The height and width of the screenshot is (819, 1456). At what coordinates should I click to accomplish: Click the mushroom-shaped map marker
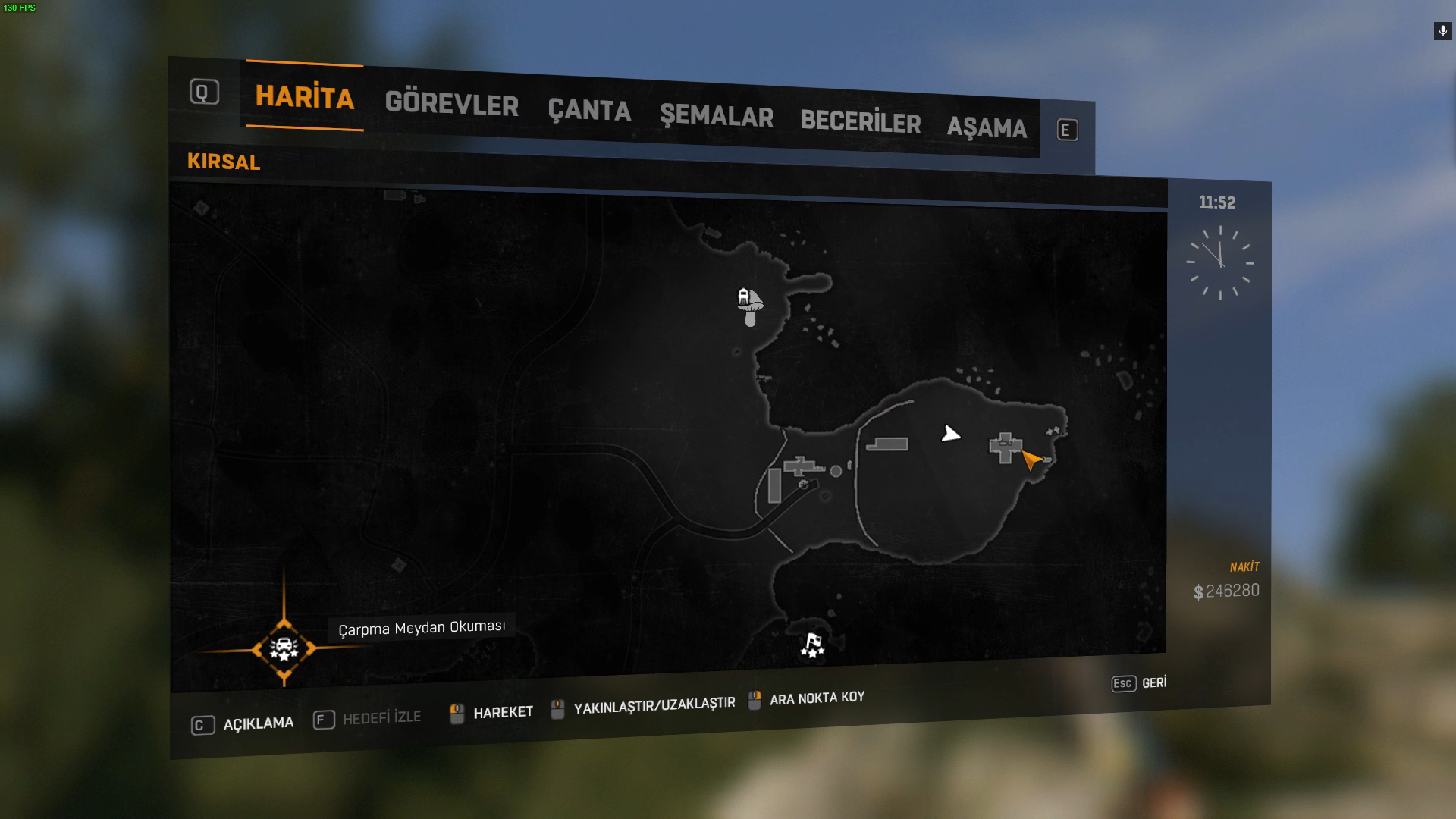750,305
